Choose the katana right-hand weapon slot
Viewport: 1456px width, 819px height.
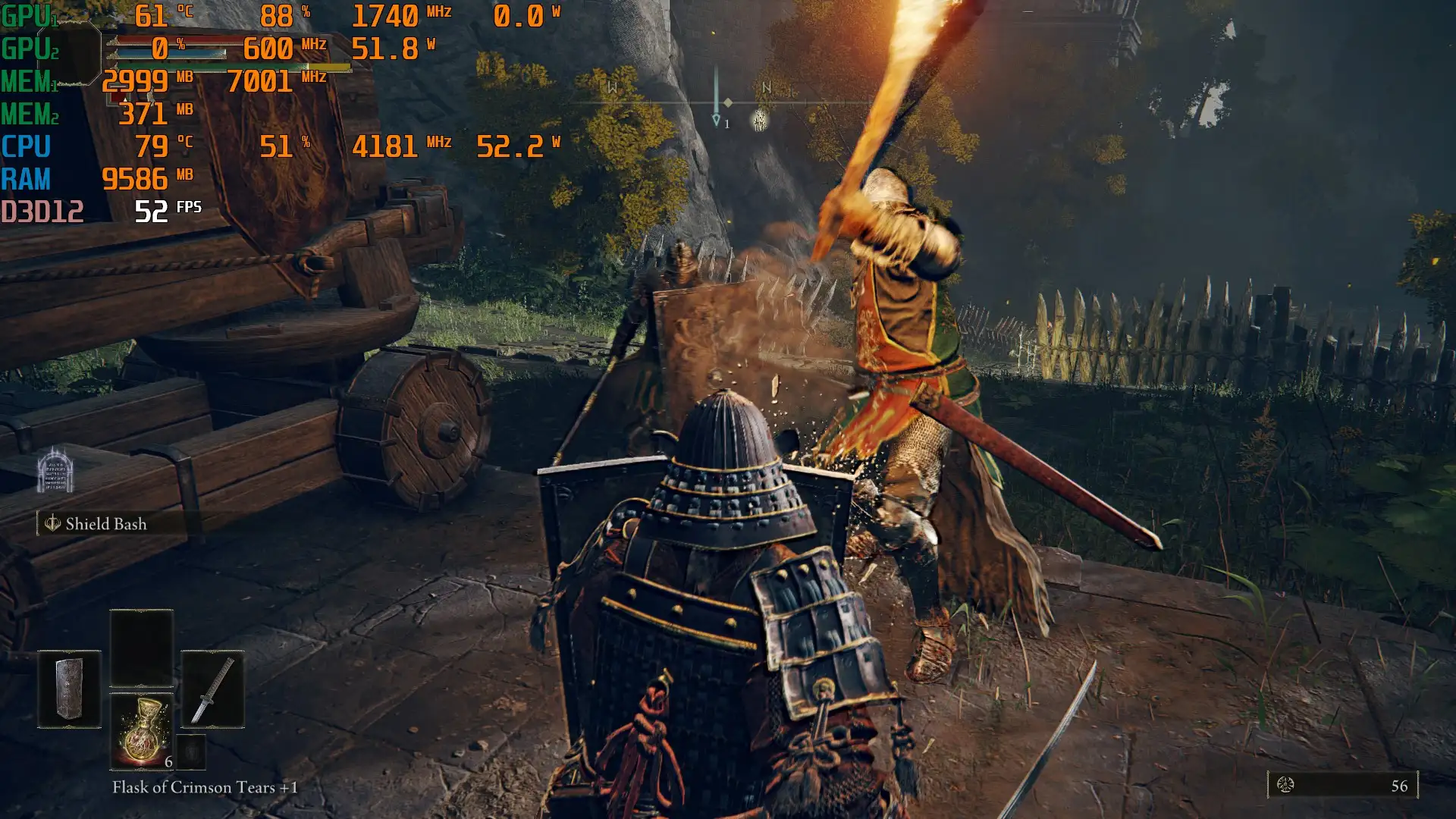pos(212,689)
